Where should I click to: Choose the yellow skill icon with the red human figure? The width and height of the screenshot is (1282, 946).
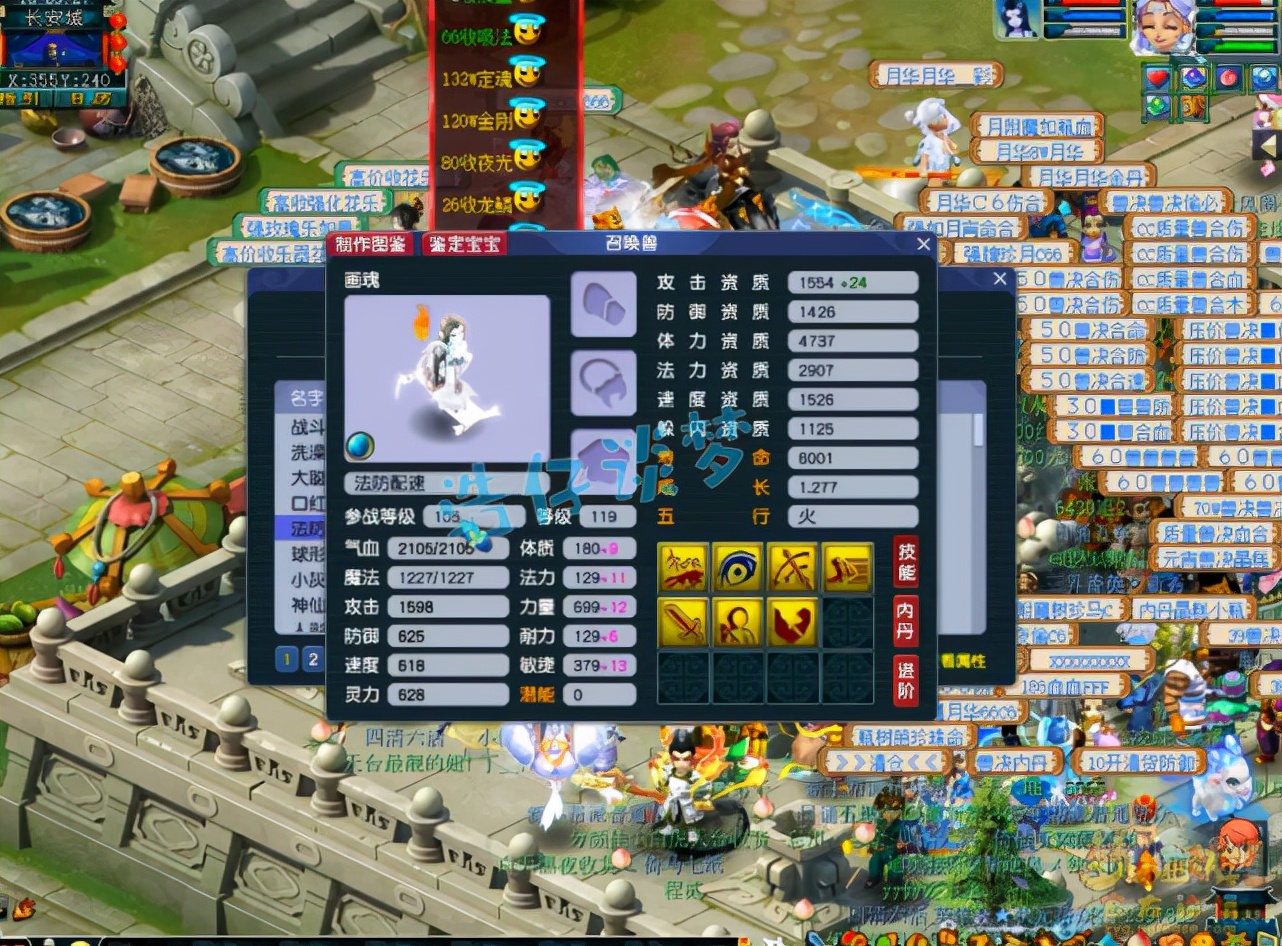[738, 622]
